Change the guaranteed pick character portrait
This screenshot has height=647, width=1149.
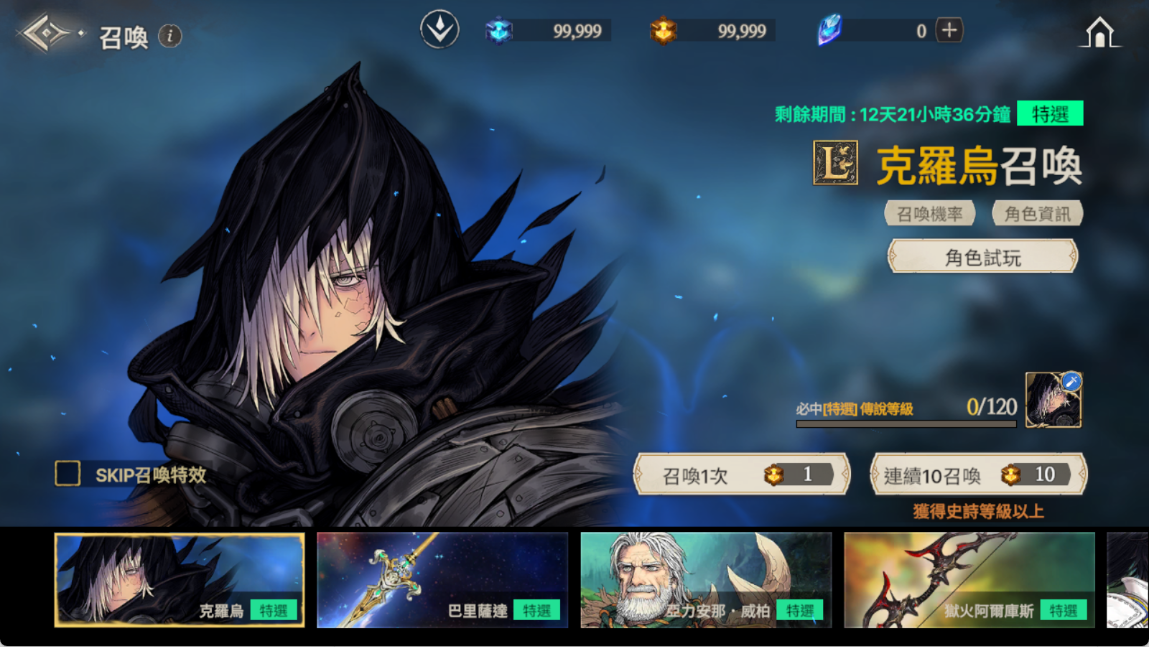tap(1053, 399)
